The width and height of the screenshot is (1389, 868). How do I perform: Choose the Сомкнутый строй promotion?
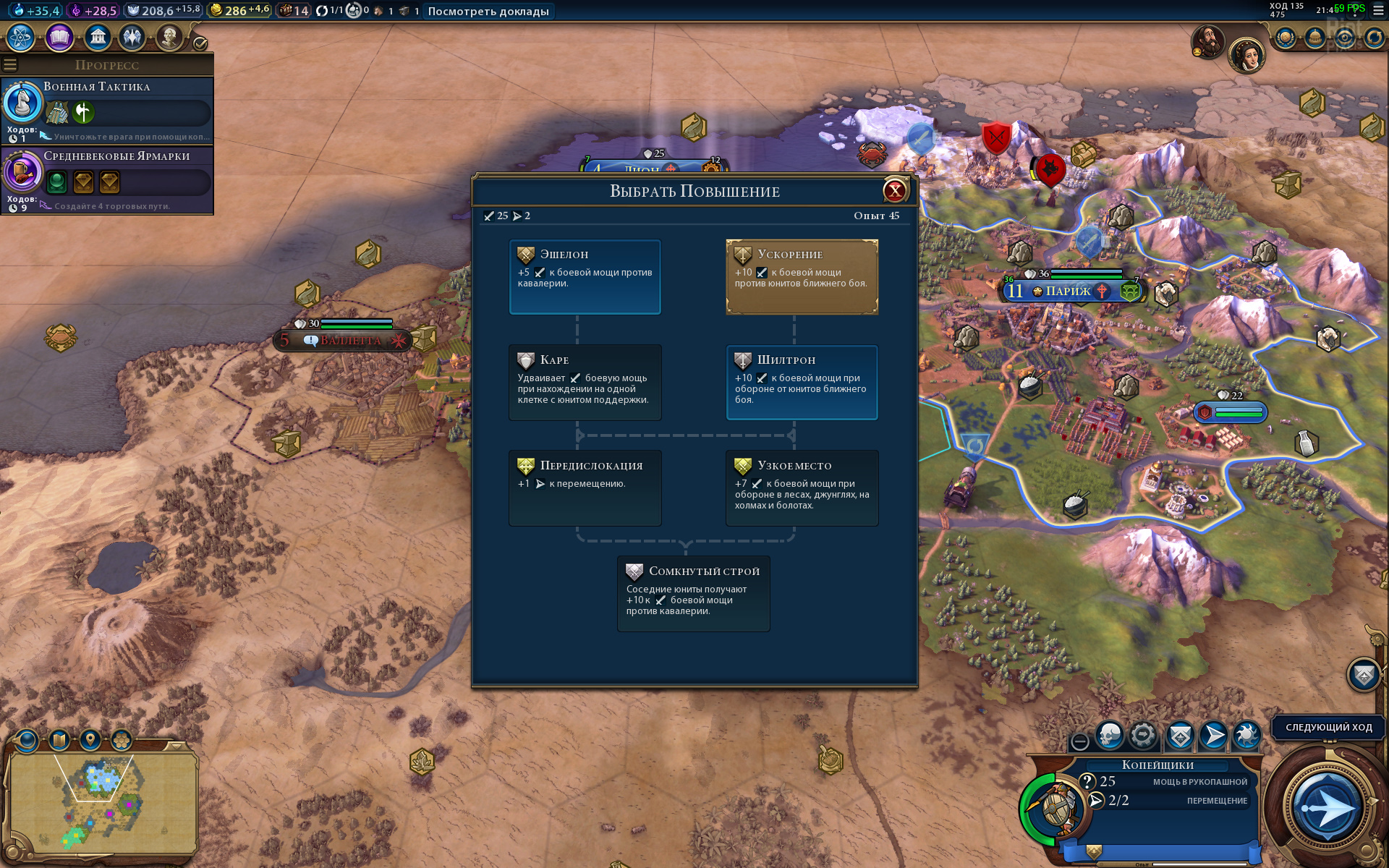tap(693, 593)
